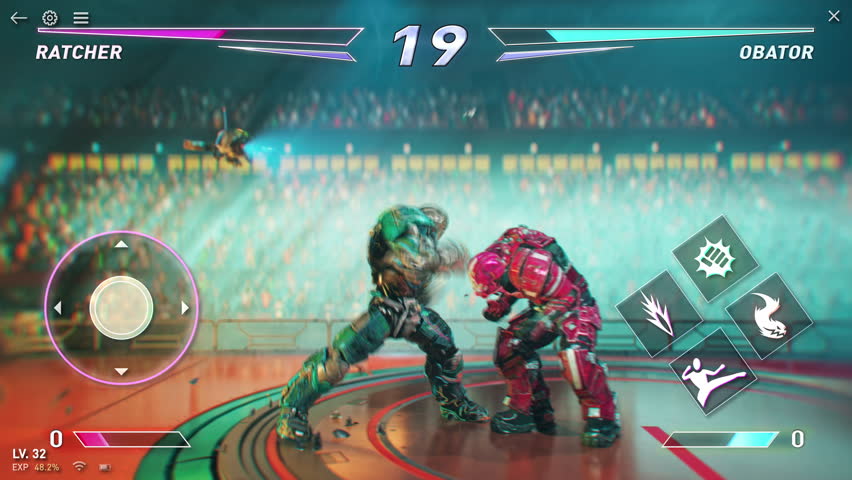
Task: Click the virtual joystick center knob
Action: (x=121, y=308)
